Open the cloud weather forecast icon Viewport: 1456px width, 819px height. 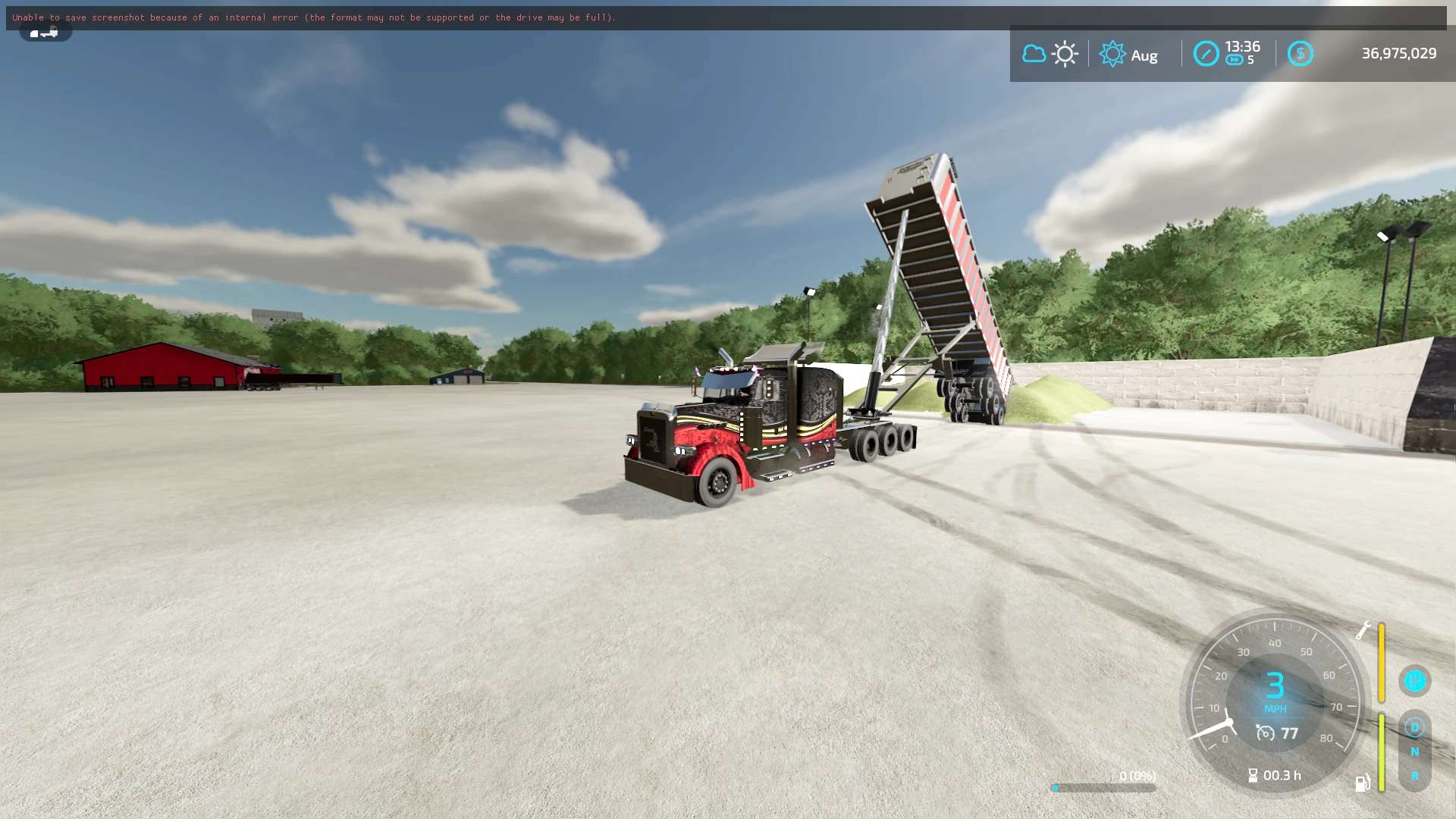coord(1034,54)
